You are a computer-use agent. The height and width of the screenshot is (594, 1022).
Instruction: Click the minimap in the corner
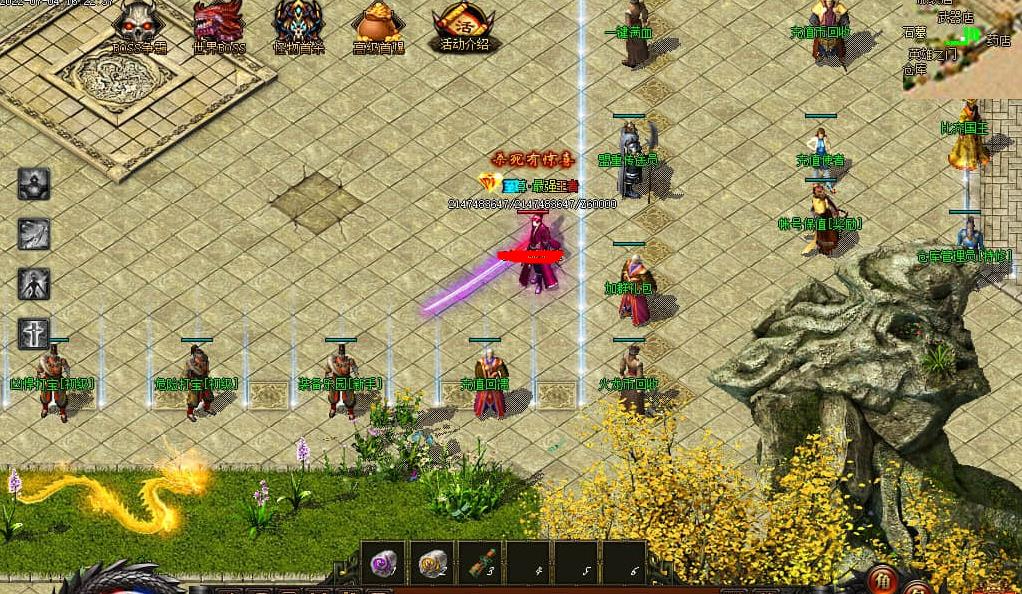pos(963,46)
